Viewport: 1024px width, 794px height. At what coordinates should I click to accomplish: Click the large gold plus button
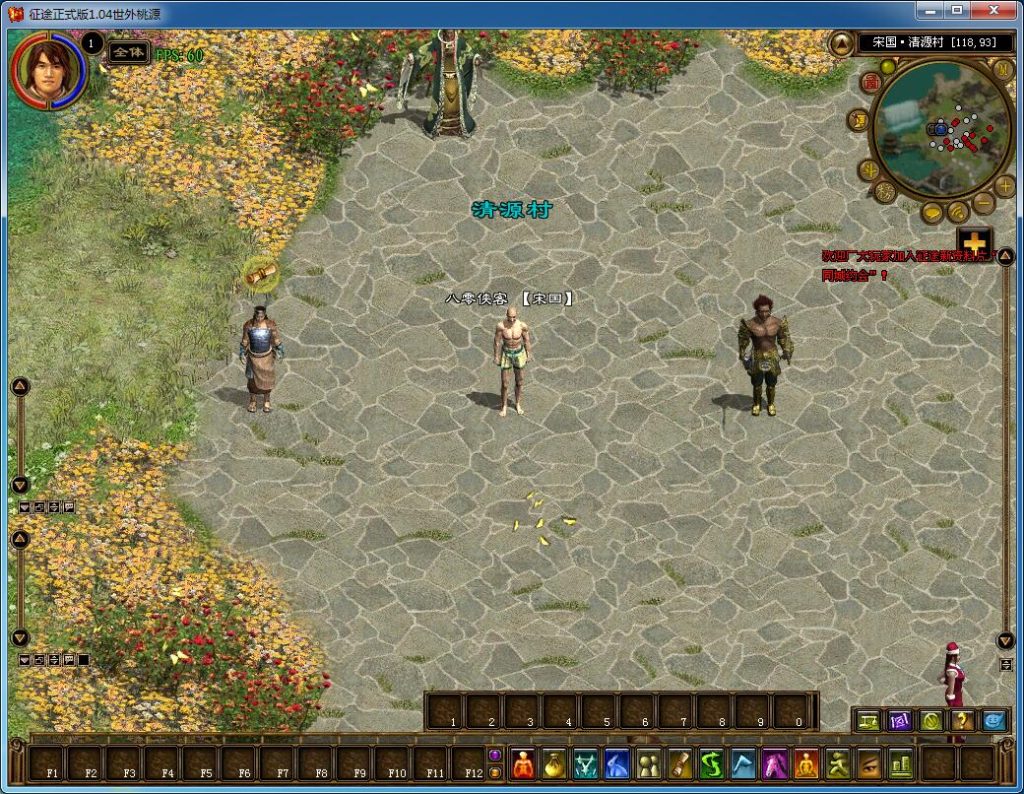pyautogui.click(x=974, y=242)
